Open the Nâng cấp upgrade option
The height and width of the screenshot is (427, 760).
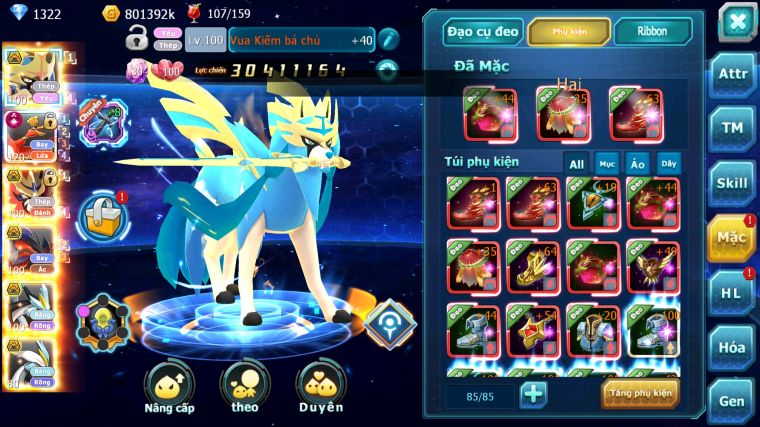(169, 388)
